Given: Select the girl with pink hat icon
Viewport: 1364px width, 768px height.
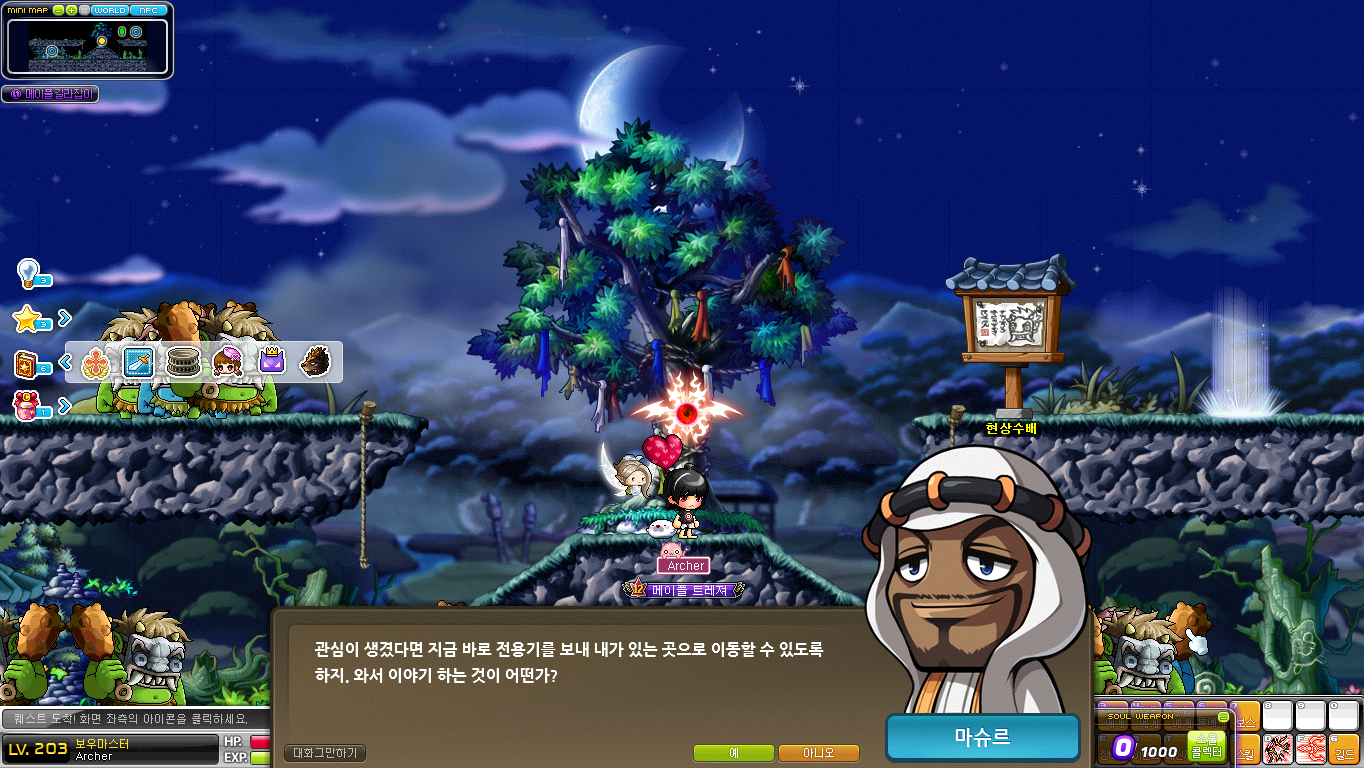Looking at the screenshot, I should pyautogui.click(x=227, y=362).
